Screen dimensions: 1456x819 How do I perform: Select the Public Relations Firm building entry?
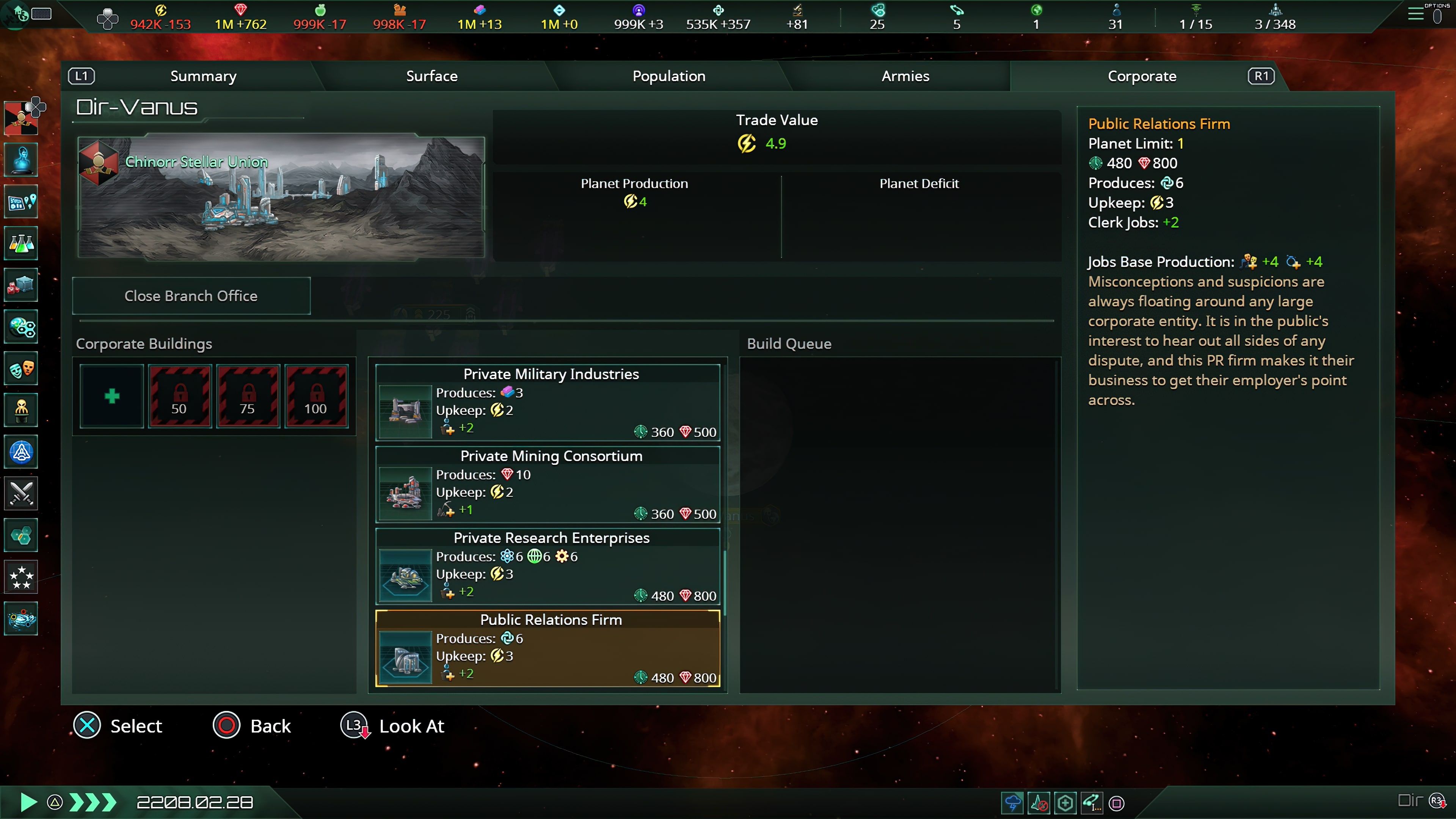click(546, 648)
